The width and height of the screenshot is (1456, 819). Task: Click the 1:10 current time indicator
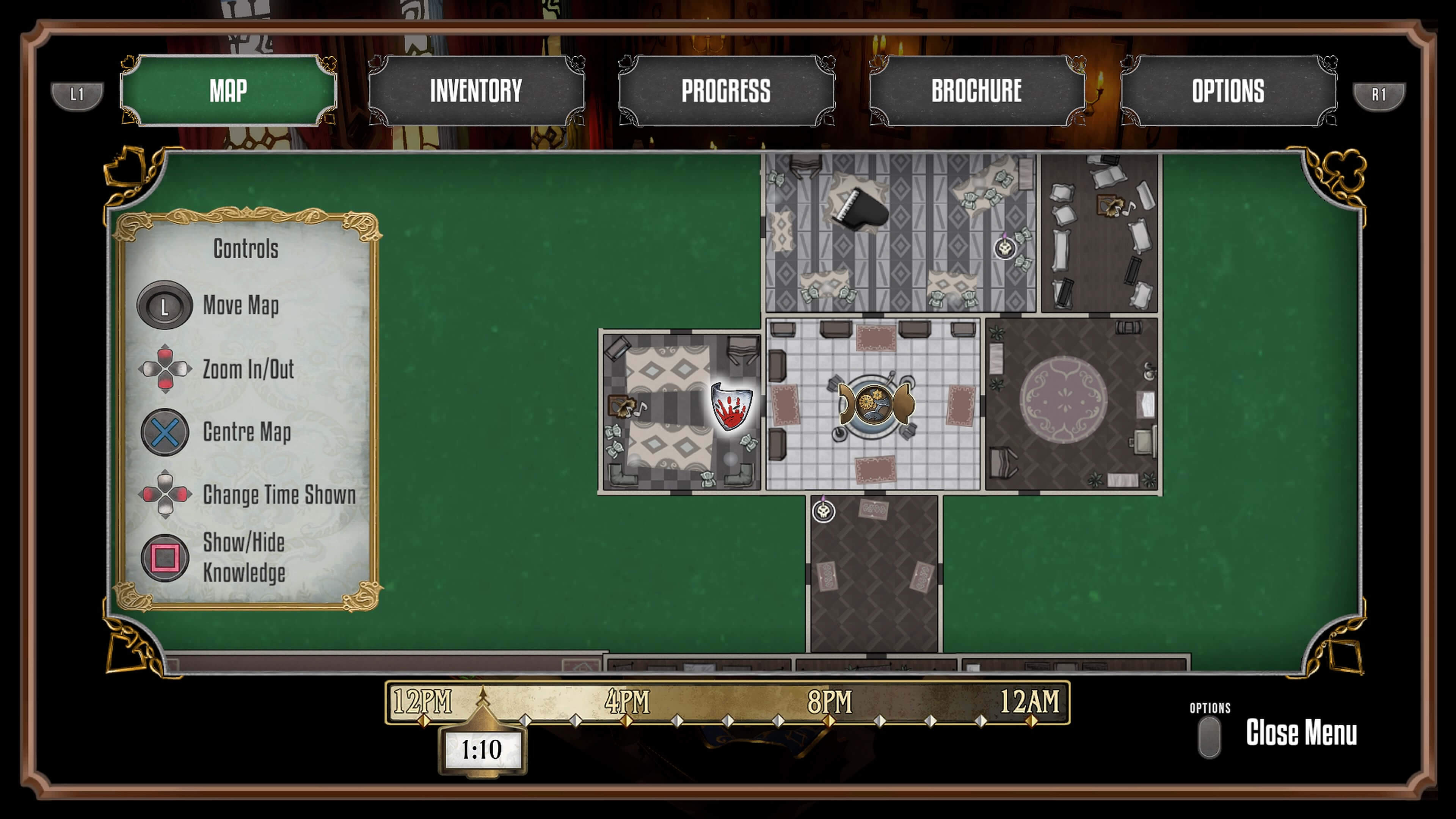pyautogui.click(x=482, y=750)
